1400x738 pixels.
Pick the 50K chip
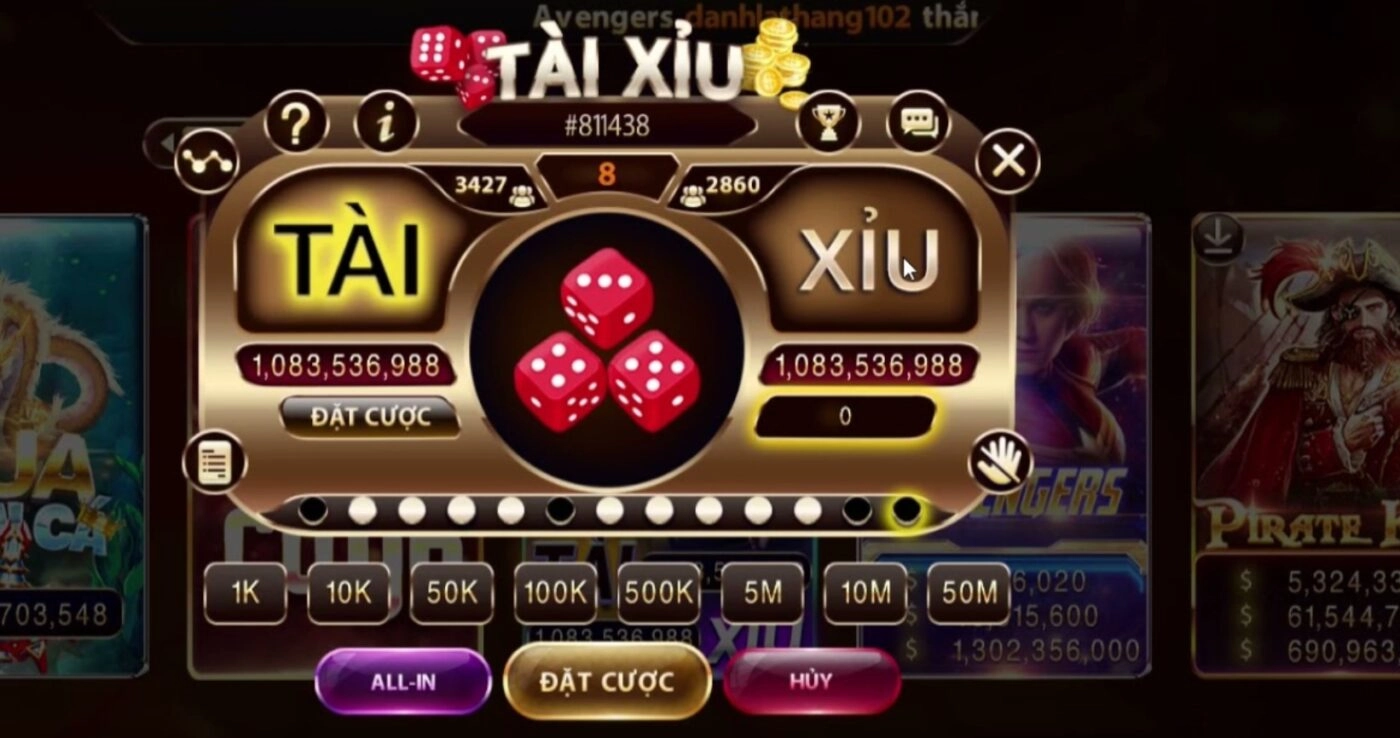(x=452, y=593)
